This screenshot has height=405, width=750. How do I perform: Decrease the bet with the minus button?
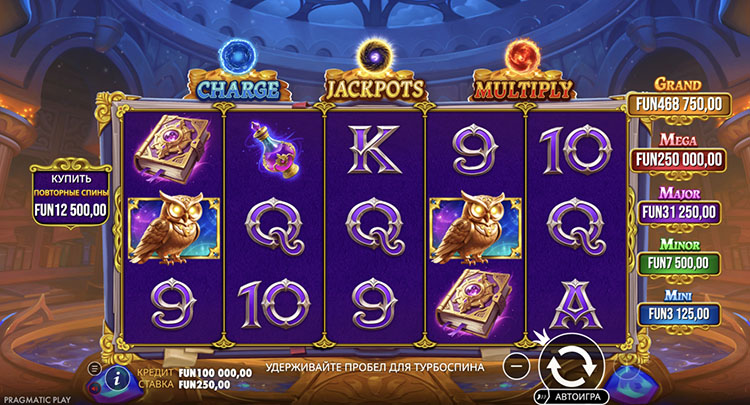[516, 366]
